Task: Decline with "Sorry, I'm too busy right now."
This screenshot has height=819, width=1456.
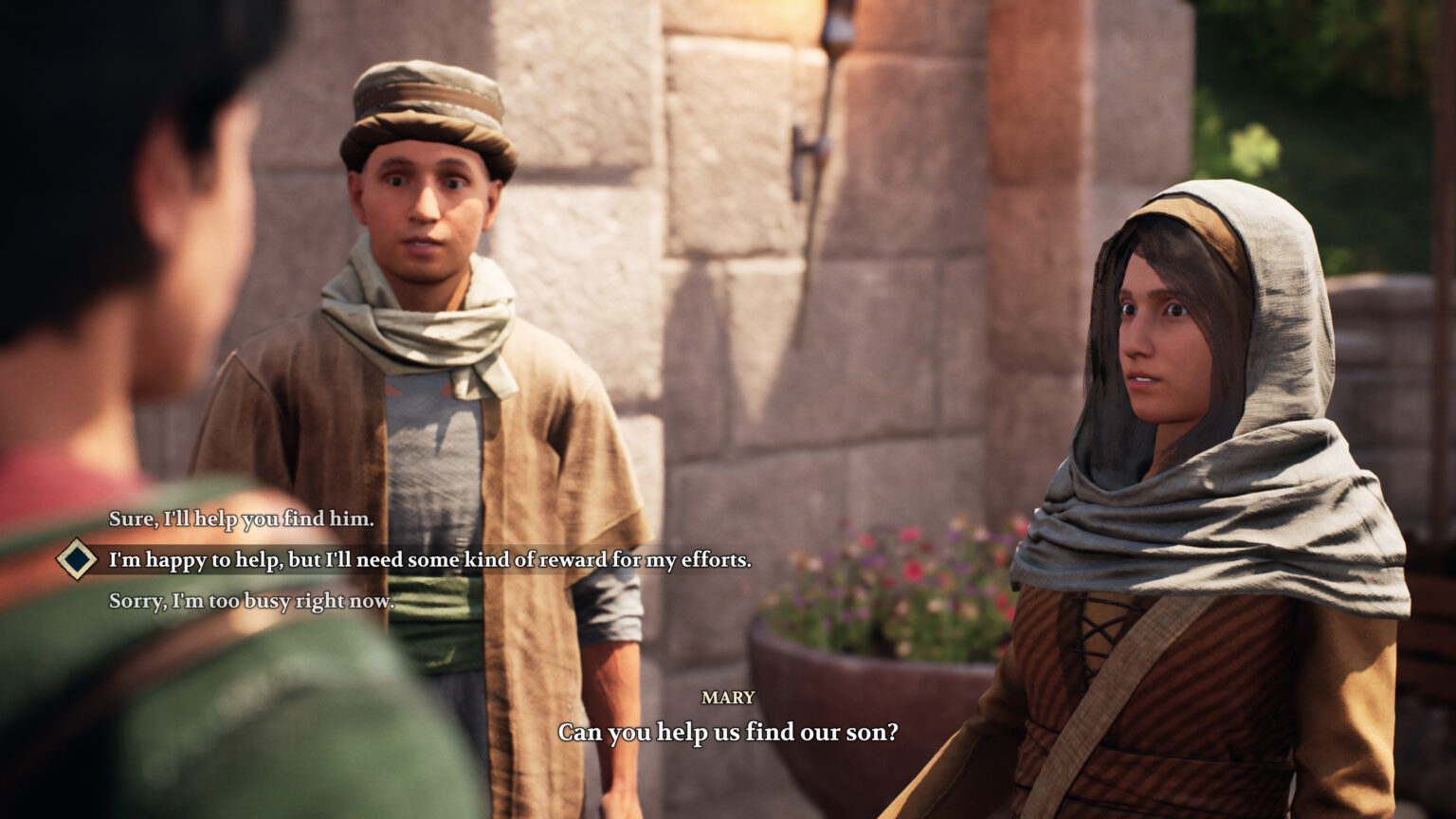Action: [250, 601]
